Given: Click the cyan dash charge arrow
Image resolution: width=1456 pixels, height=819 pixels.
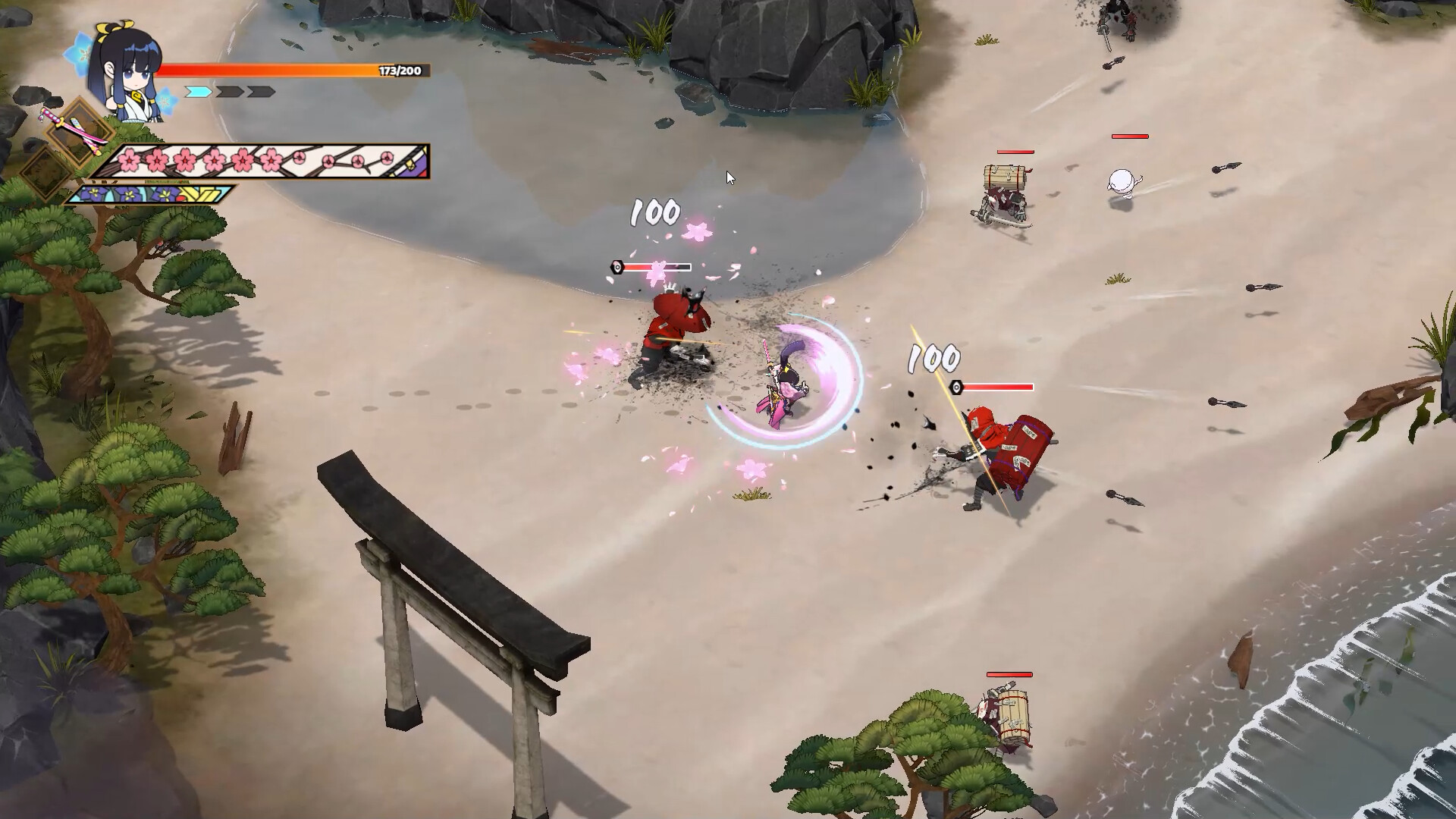Looking at the screenshot, I should pyautogui.click(x=198, y=92).
